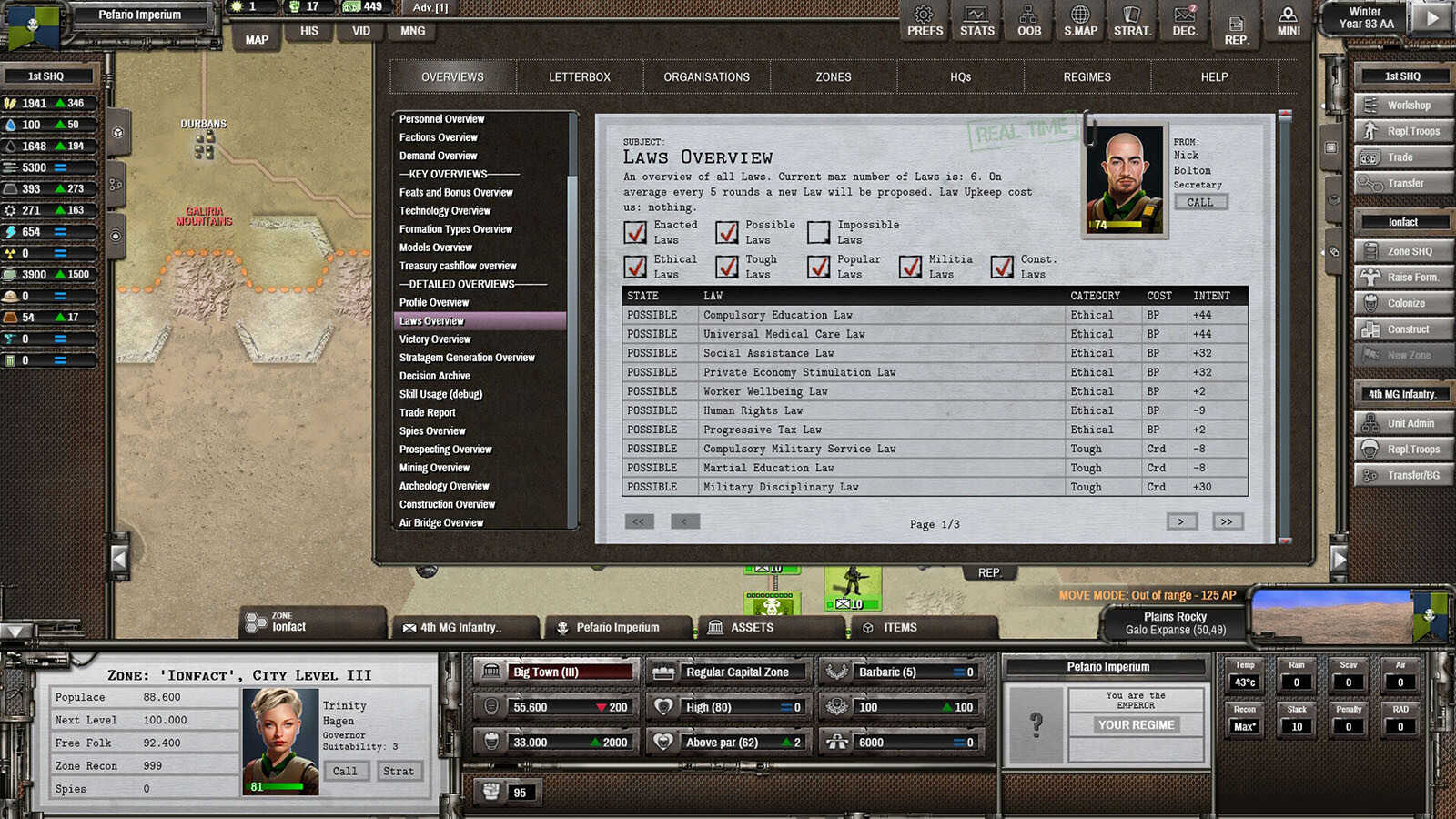Toggle the Enacted Laws checkbox
Viewport: 1456px width, 819px height.
click(x=636, y=232)
